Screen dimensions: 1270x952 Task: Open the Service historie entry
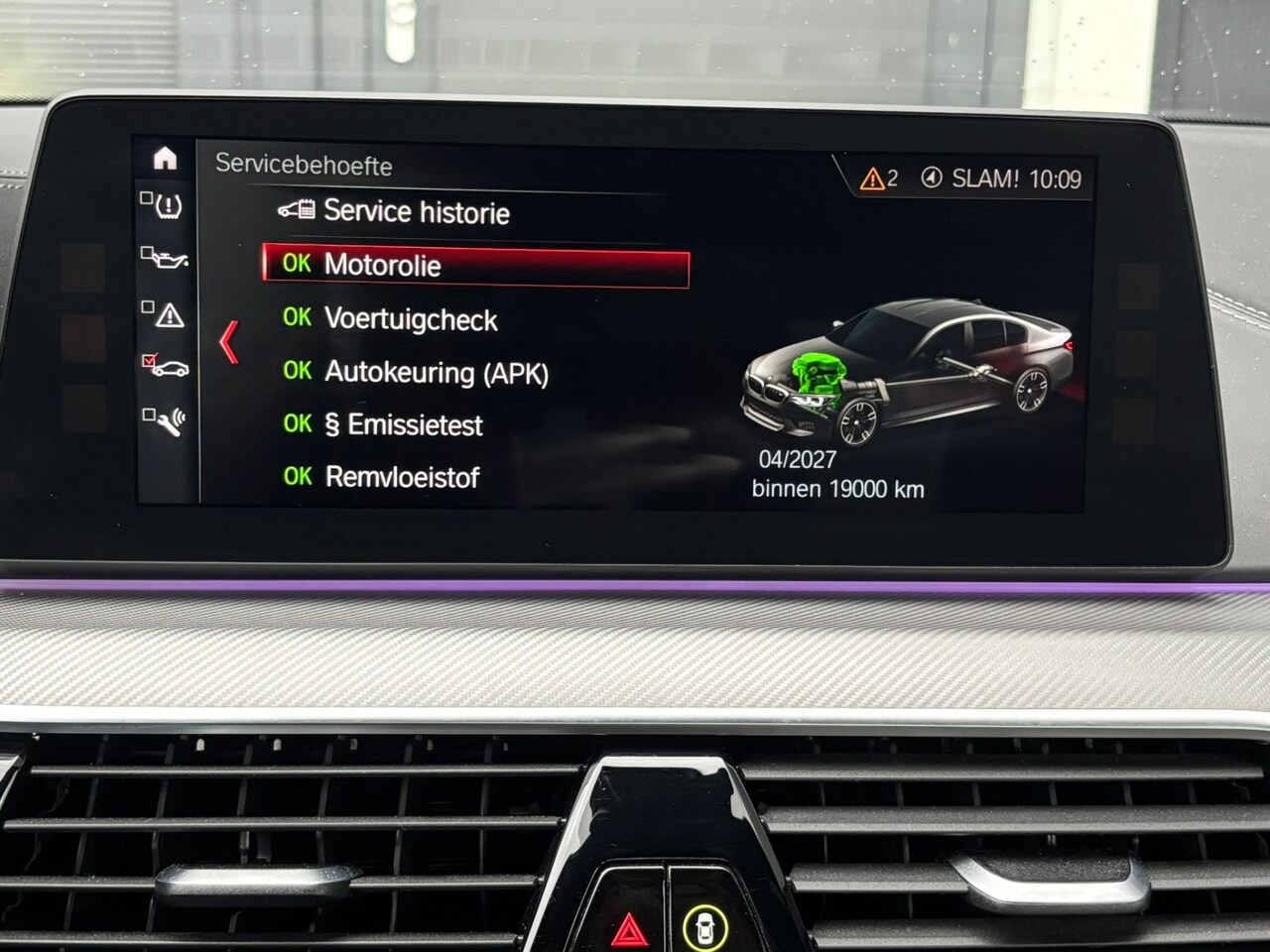click(416, 211)
